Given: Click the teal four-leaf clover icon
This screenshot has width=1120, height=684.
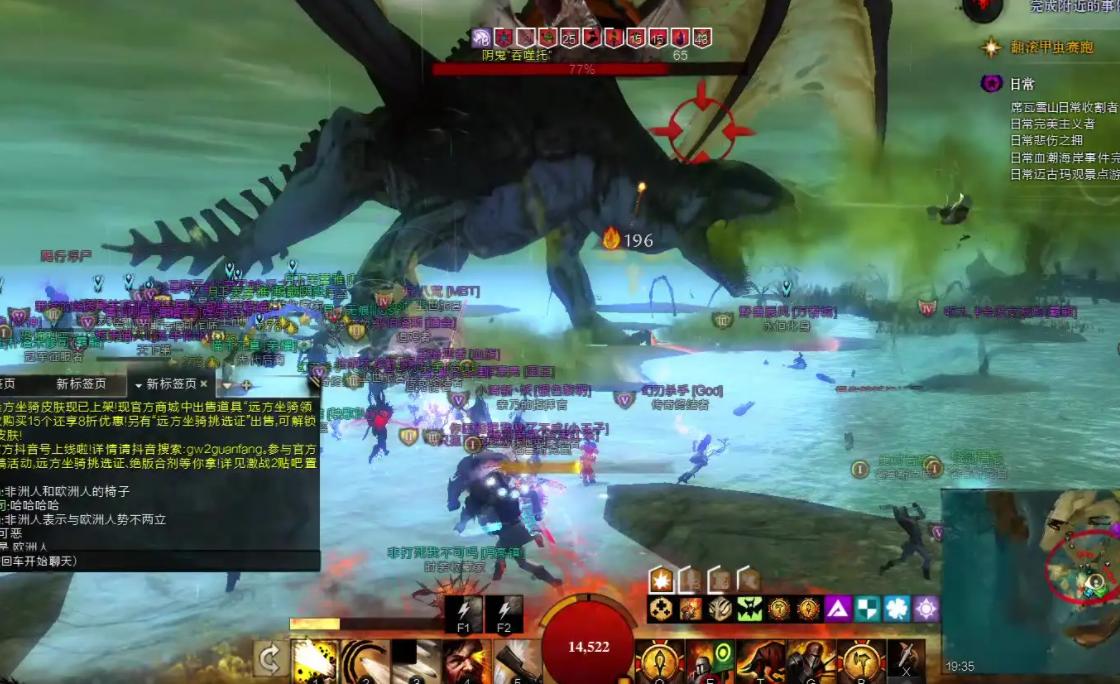Looking at the screenshot, I should tap(896, 608).
